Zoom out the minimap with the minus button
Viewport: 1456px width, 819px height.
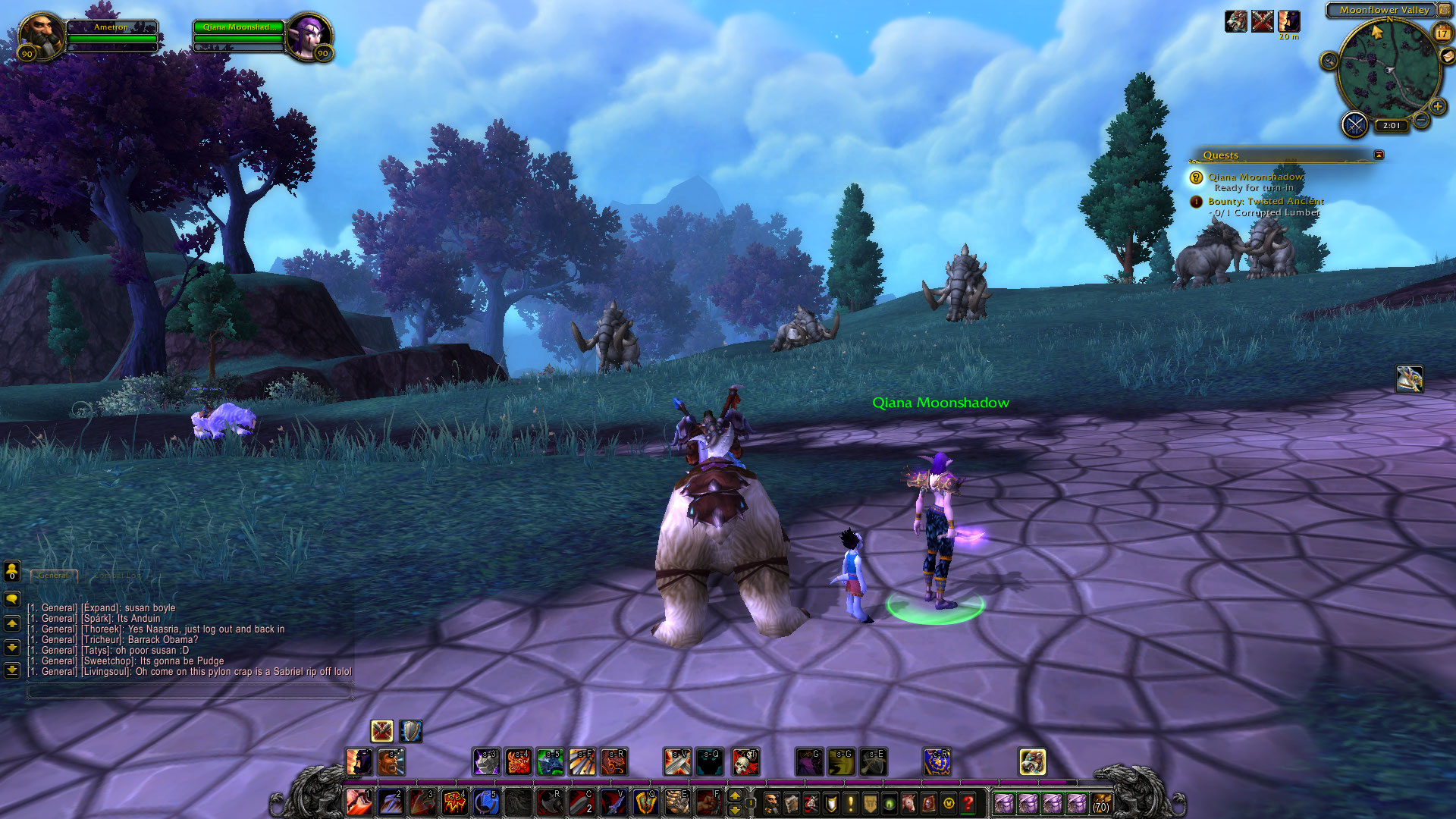[x=1422, y=120]
